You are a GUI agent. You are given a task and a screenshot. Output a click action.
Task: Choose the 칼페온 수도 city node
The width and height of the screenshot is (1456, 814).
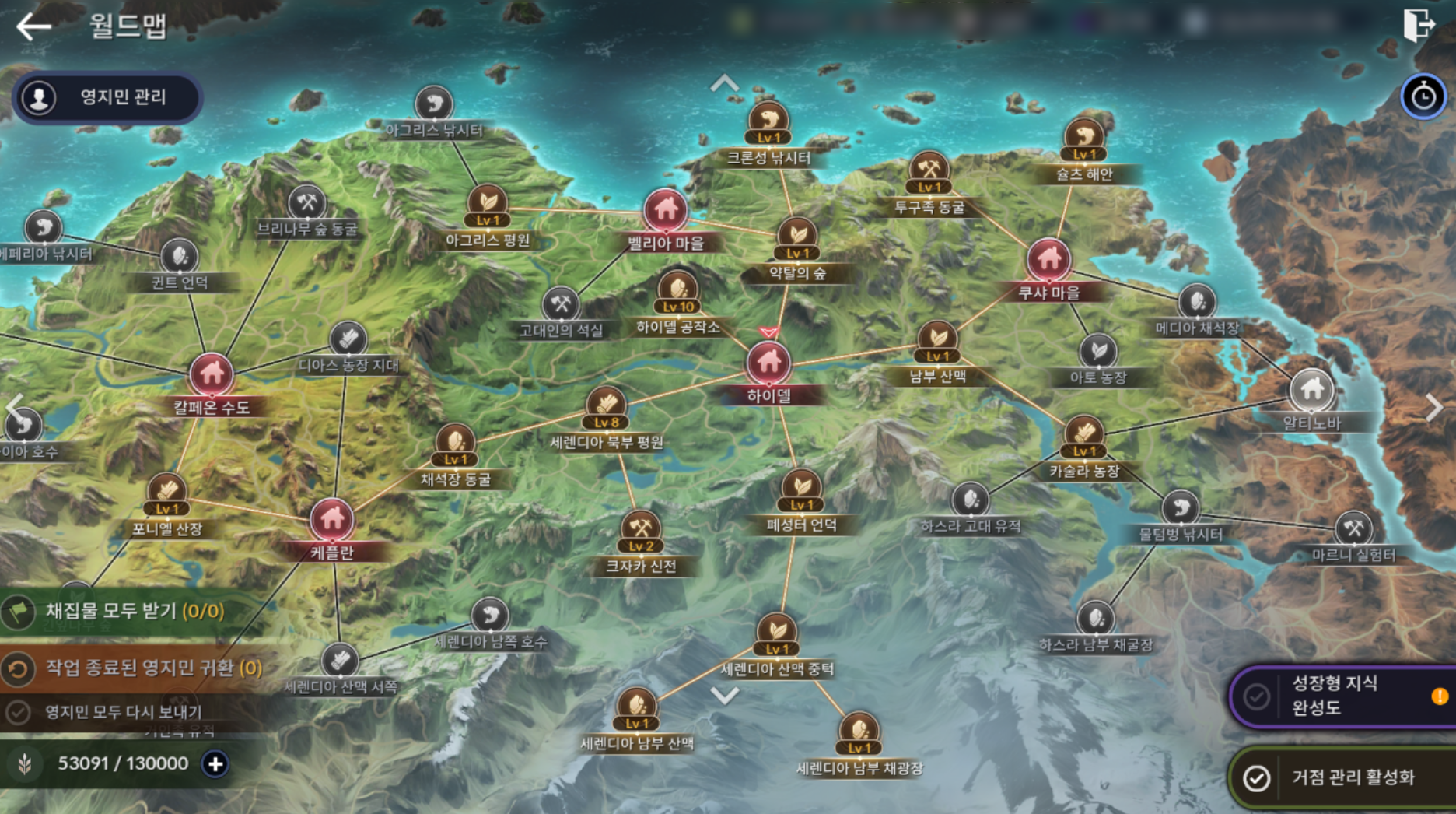coord(212,374)
